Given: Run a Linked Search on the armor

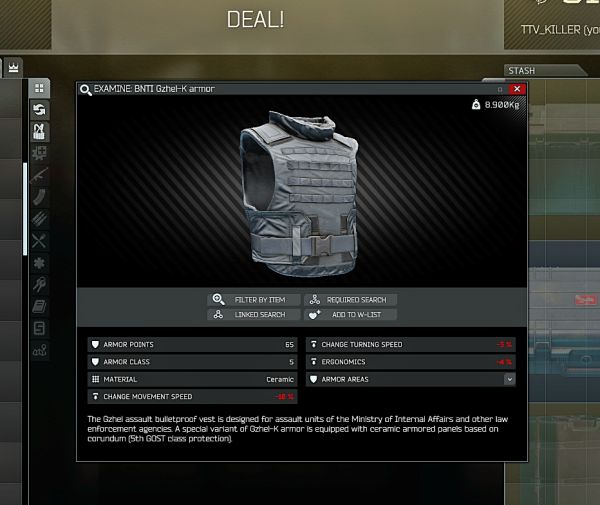Looking at the screenshot, I should click(x=254, y=314).
